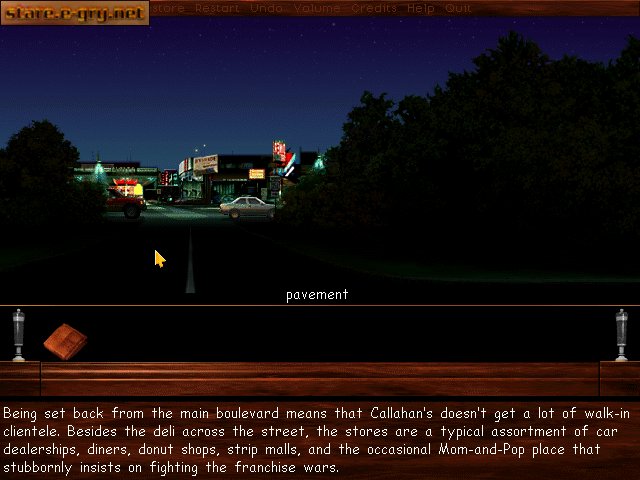The image size is (640, 480).
Task: Open the Help menu
Action: 421,8
